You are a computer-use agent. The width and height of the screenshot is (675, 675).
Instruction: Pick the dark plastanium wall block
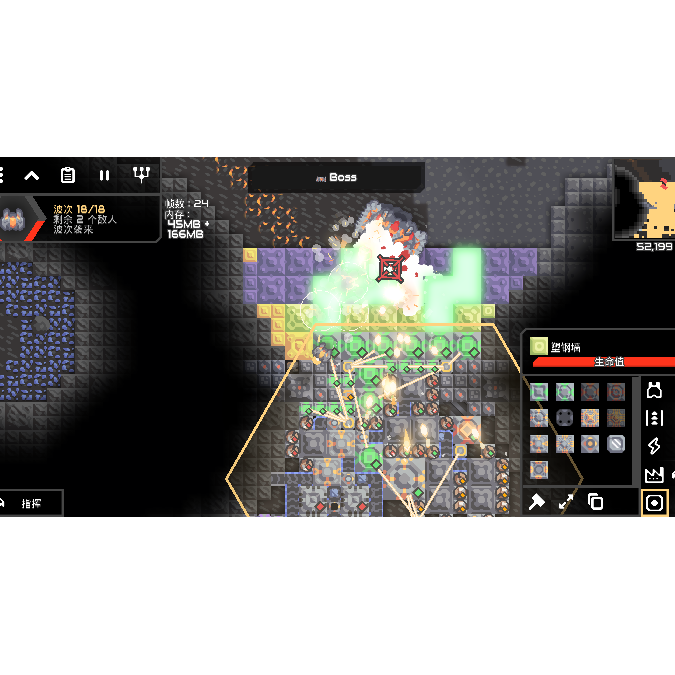click(565, 418)
